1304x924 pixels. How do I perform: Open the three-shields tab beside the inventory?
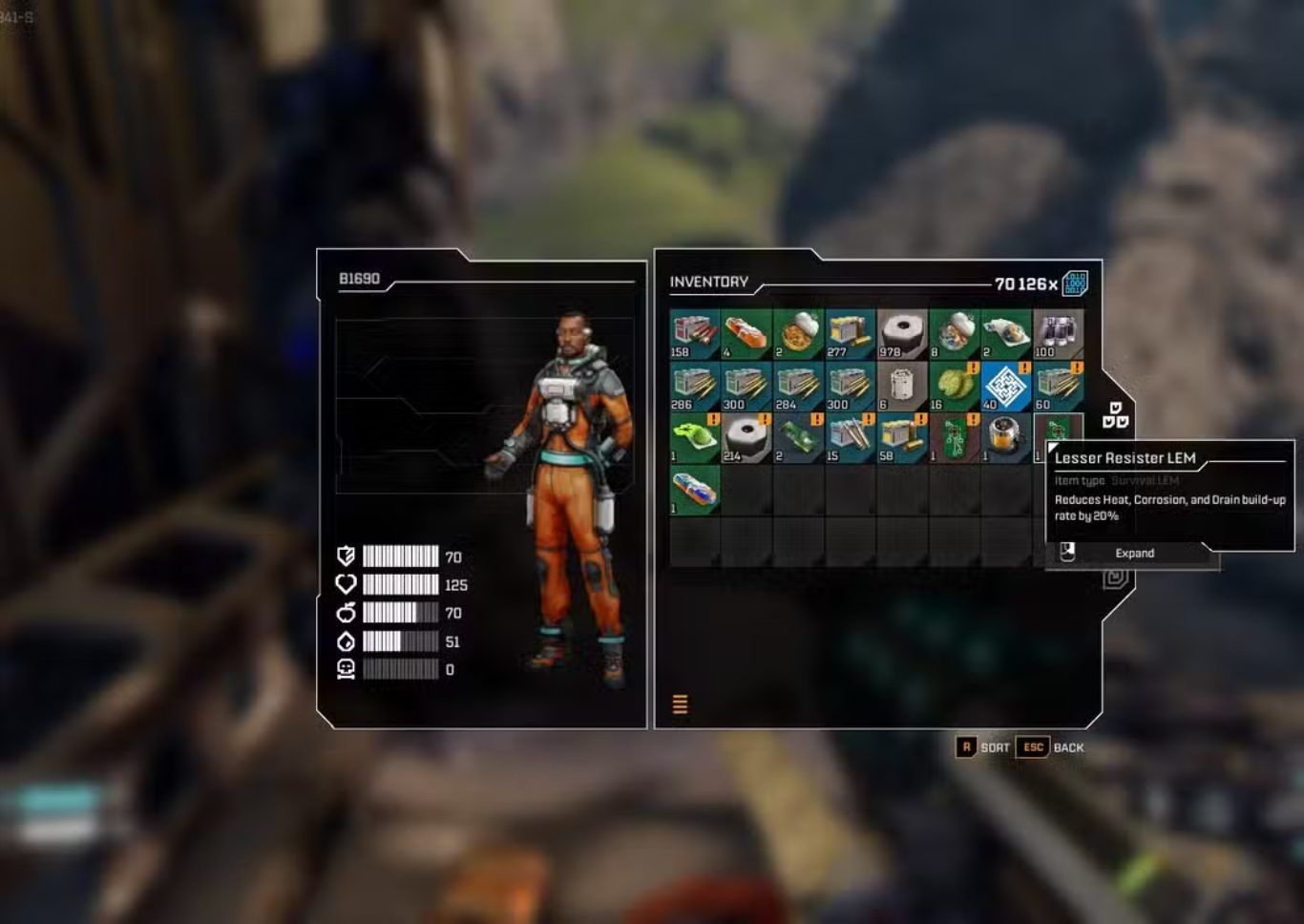coord(1115,415)
